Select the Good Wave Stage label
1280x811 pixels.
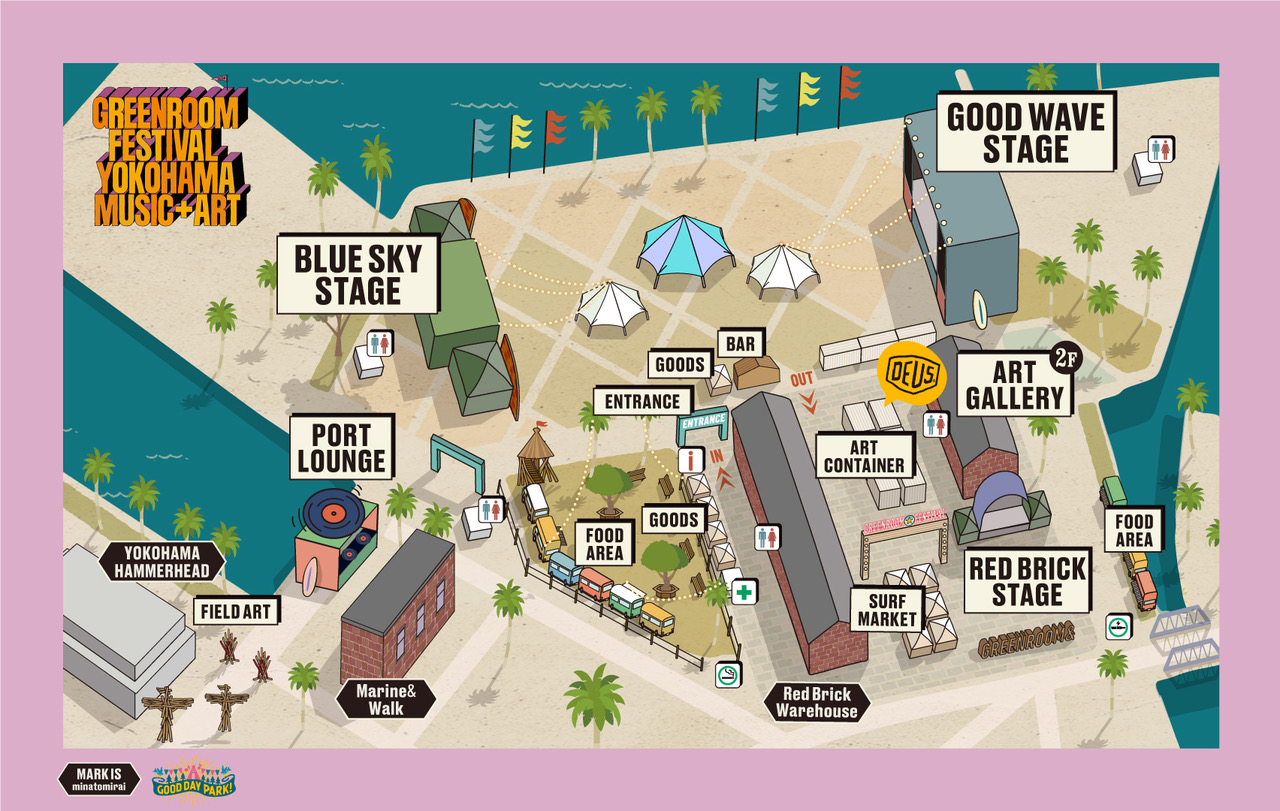pyautogui.click(x=1025, y=132)
